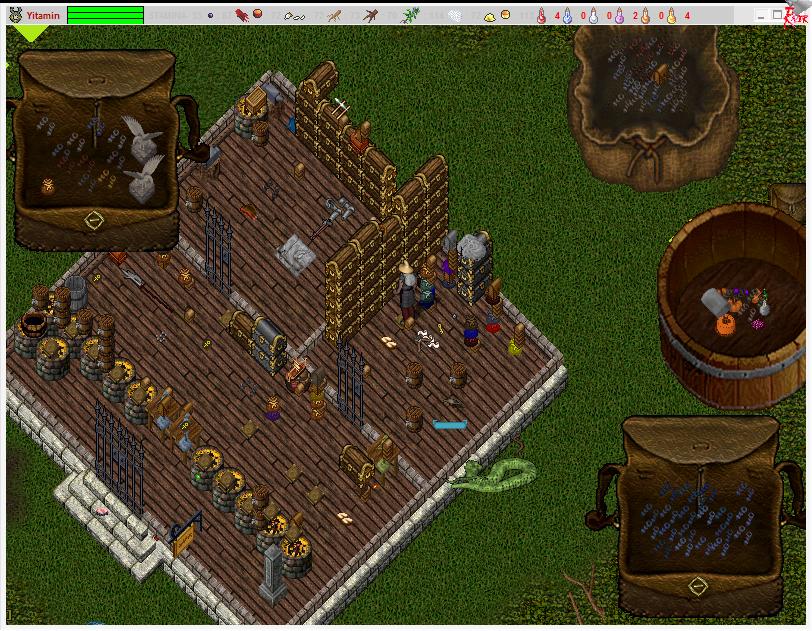Click the green plant reagent counter icon

pos(410,15)
